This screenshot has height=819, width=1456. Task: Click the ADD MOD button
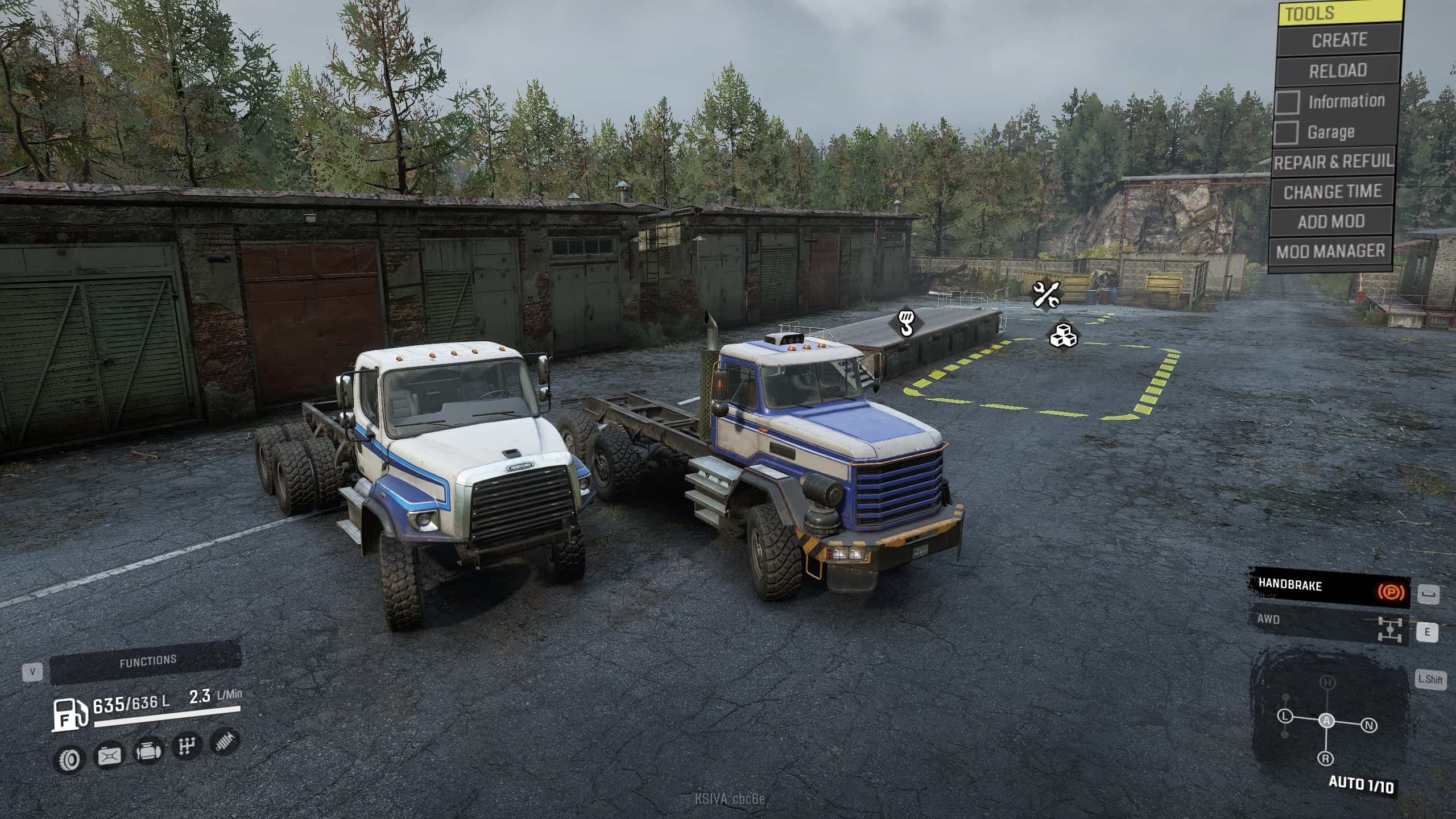(1331, 221)
